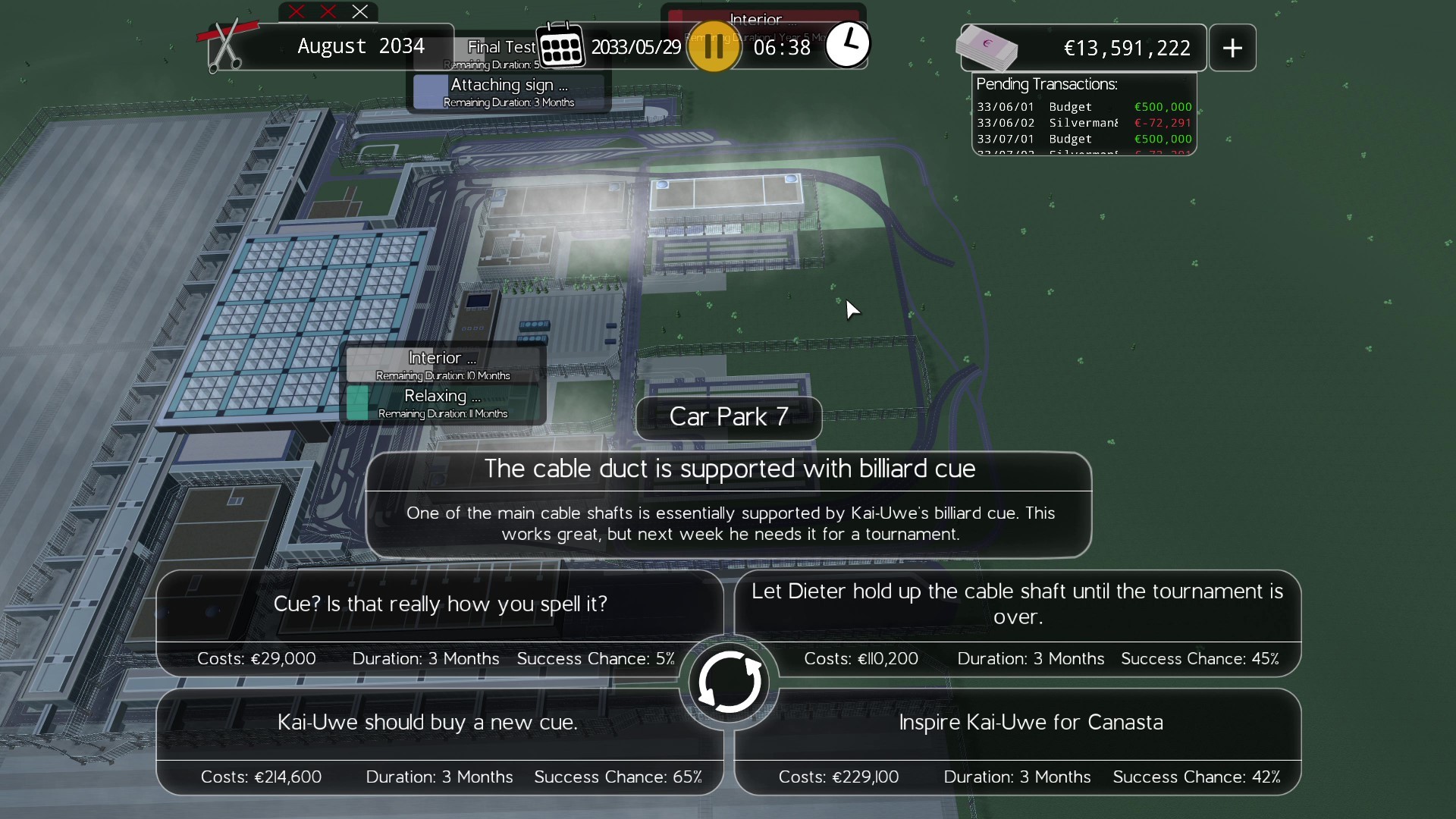
Task: Open the calendar icon next to Final Test
Action: [561, 45]
